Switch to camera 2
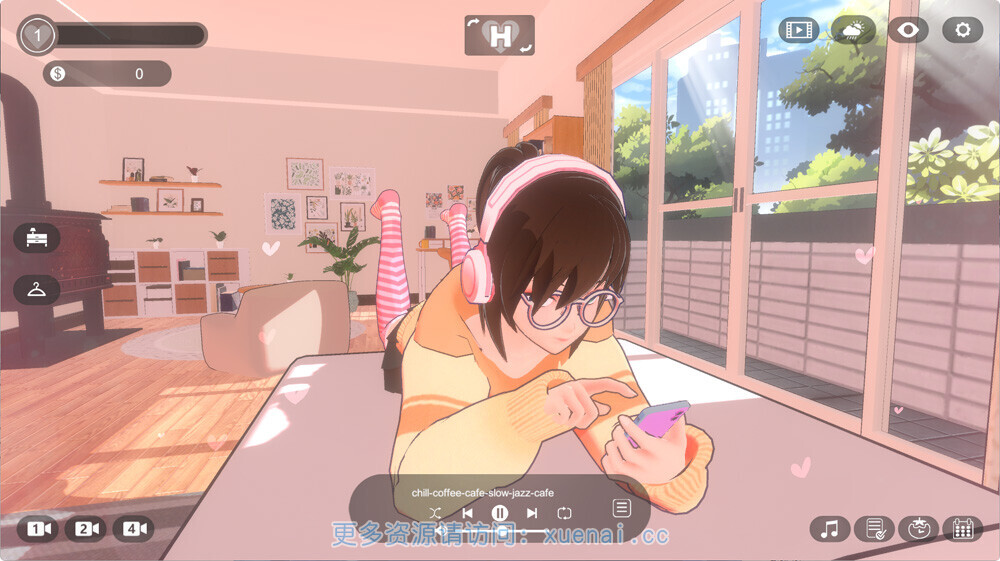 (85, 529)
